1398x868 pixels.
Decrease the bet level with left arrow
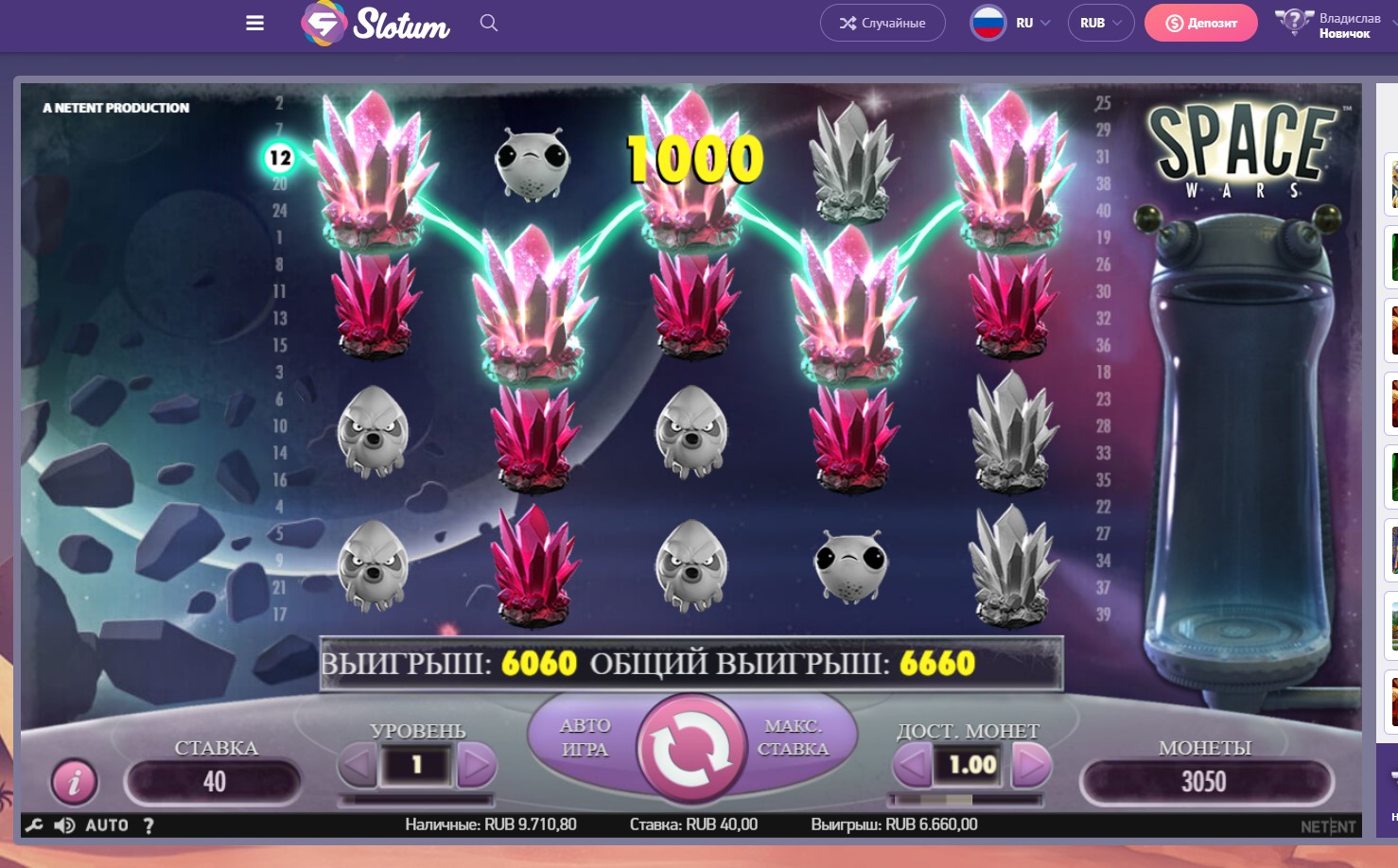click(x=358, y=765)
